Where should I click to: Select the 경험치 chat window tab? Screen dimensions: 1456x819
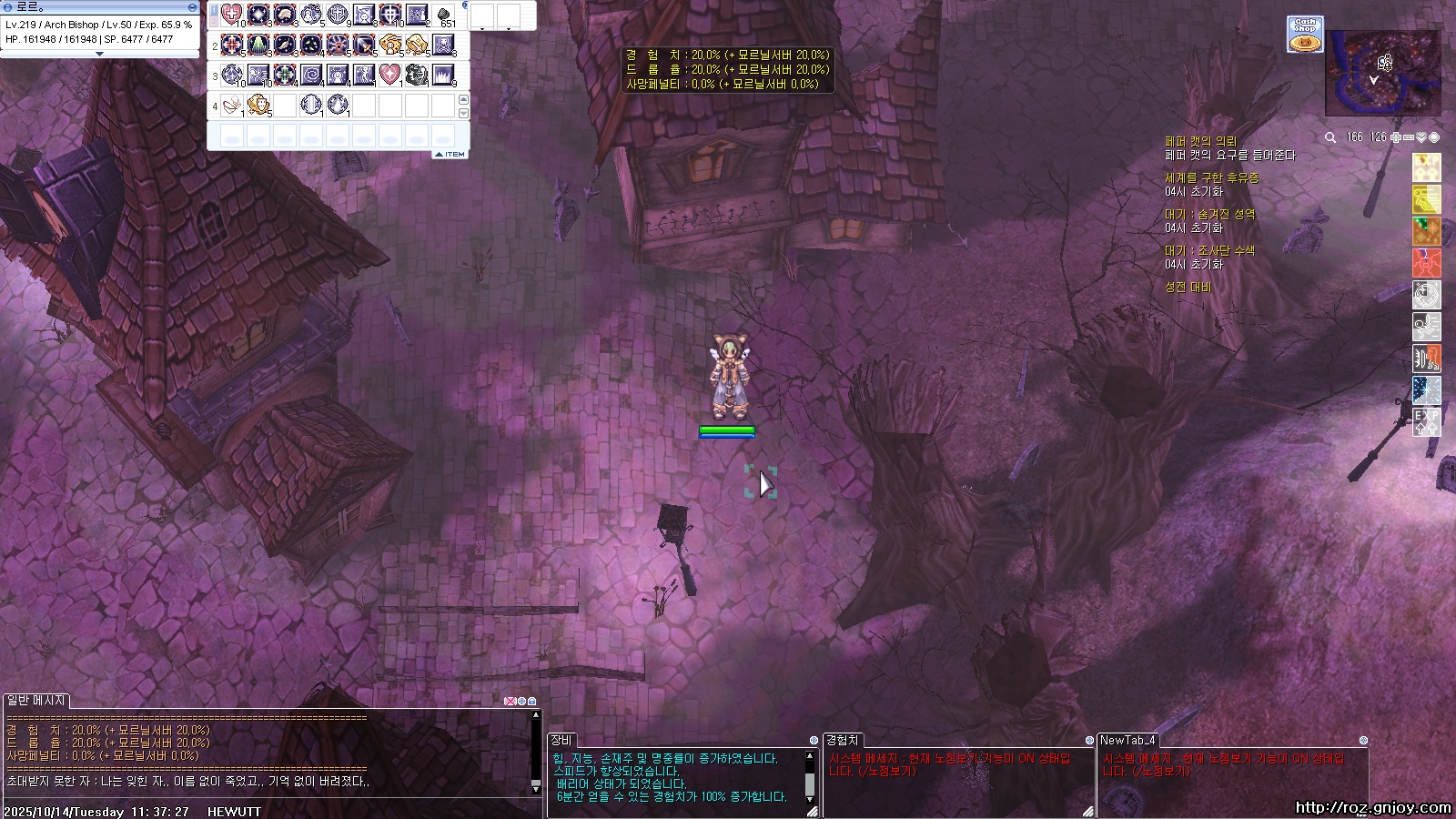(842, 740)
